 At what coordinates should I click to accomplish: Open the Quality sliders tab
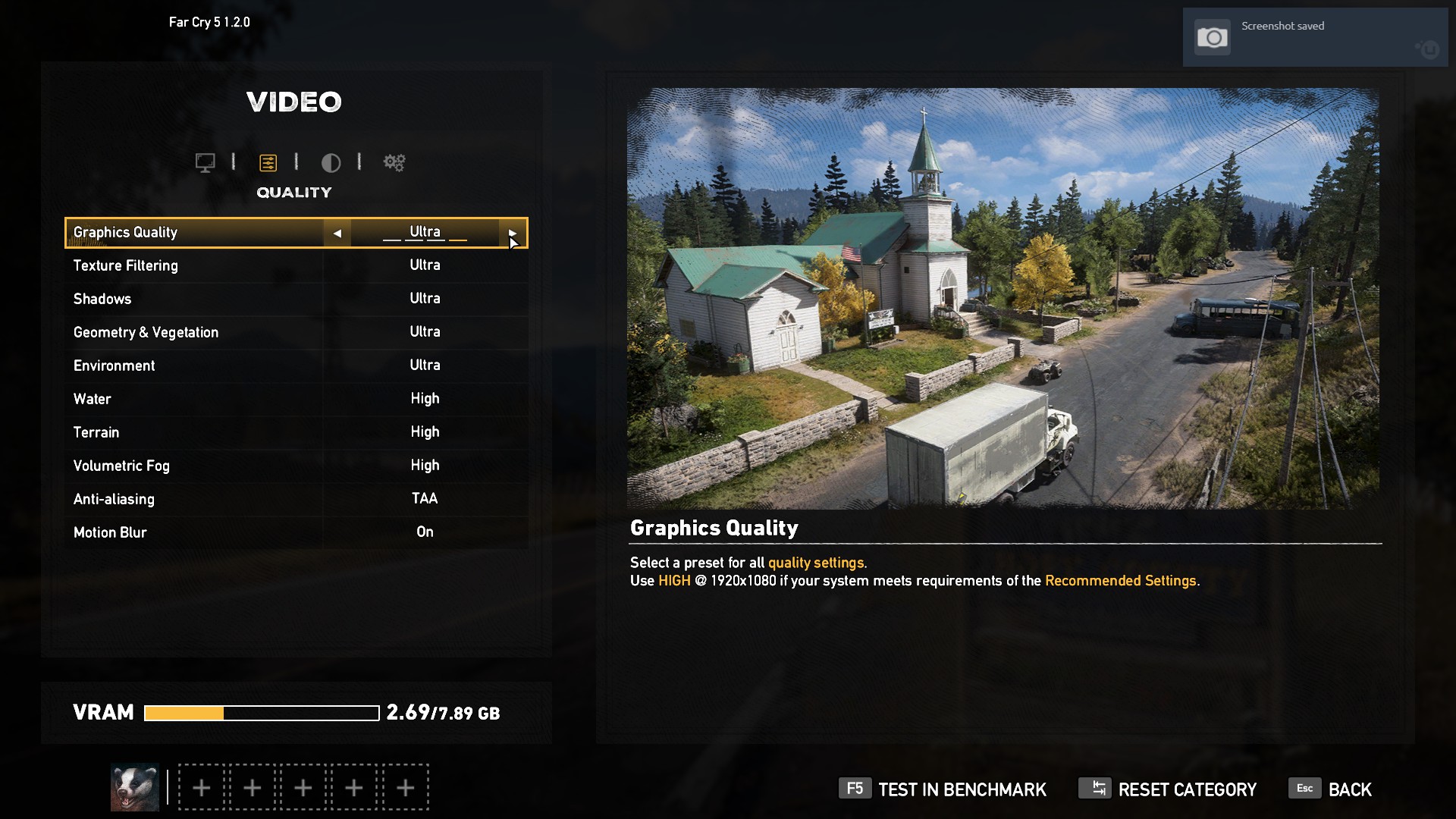click(268, 162)
